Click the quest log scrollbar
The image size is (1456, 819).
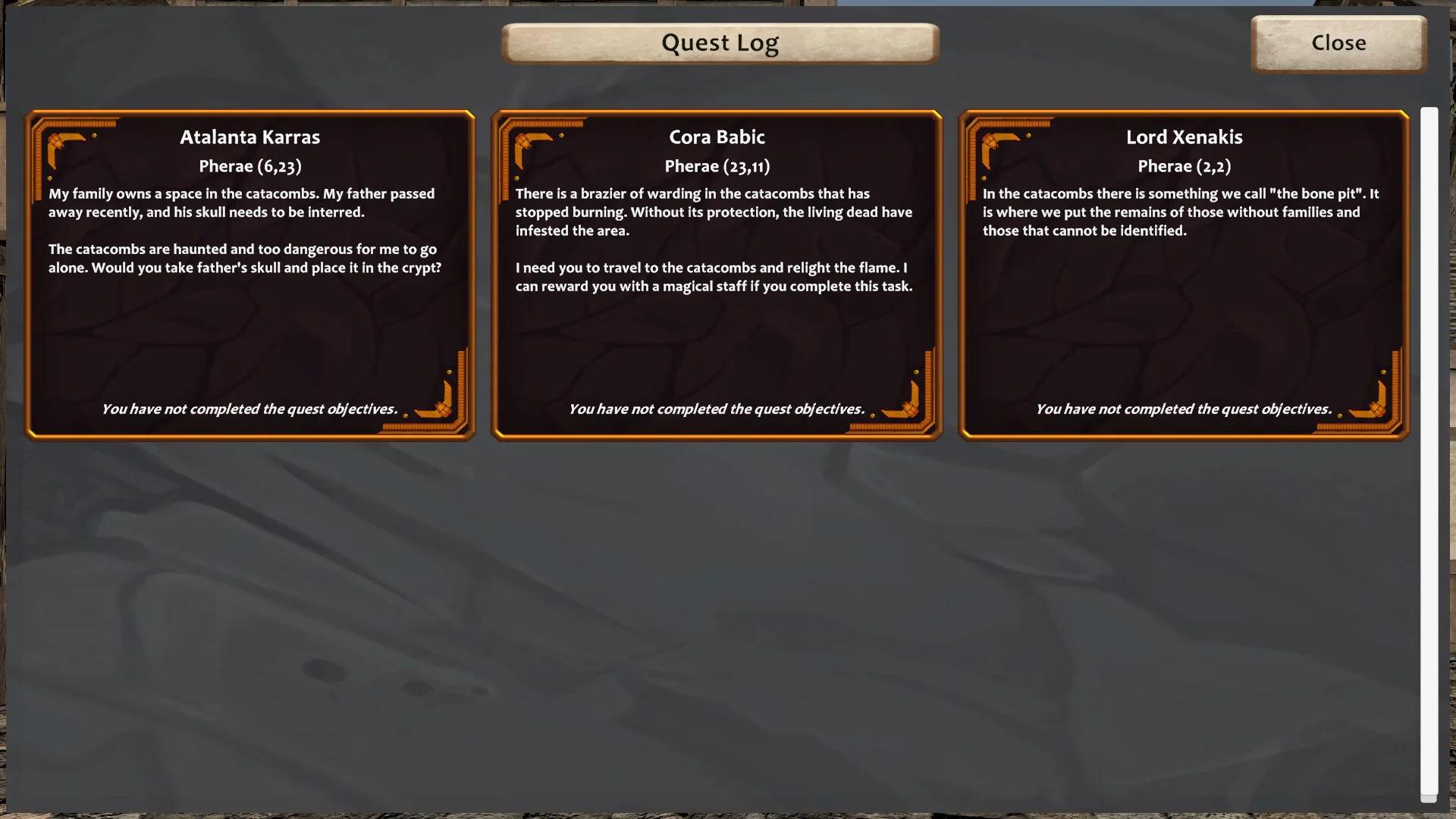click(1429, 453)
